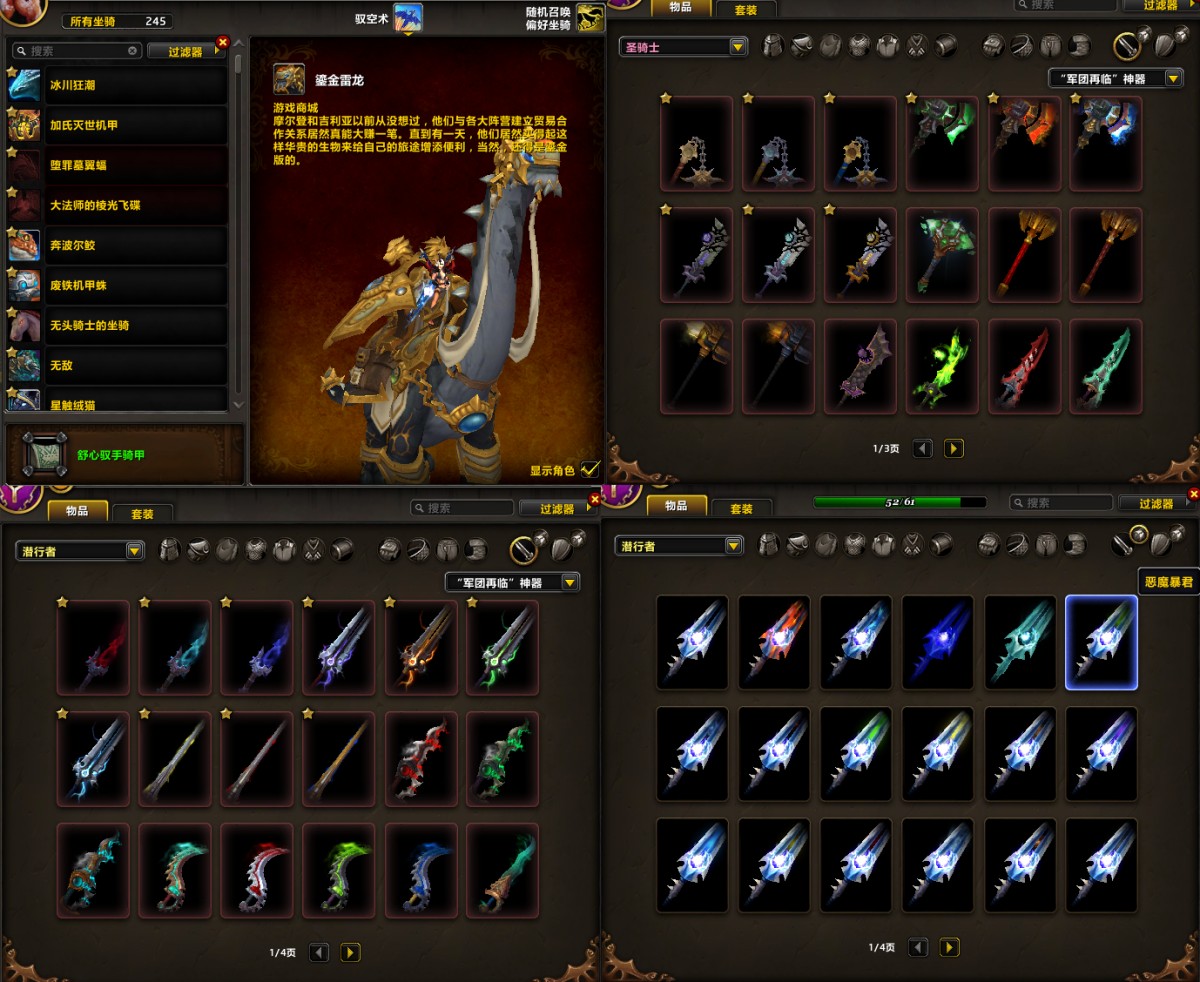Viewport: 1200px width, 982px height.
Task: Choose the 废铁机甲蛛 mount
Action: click(120, 286)
